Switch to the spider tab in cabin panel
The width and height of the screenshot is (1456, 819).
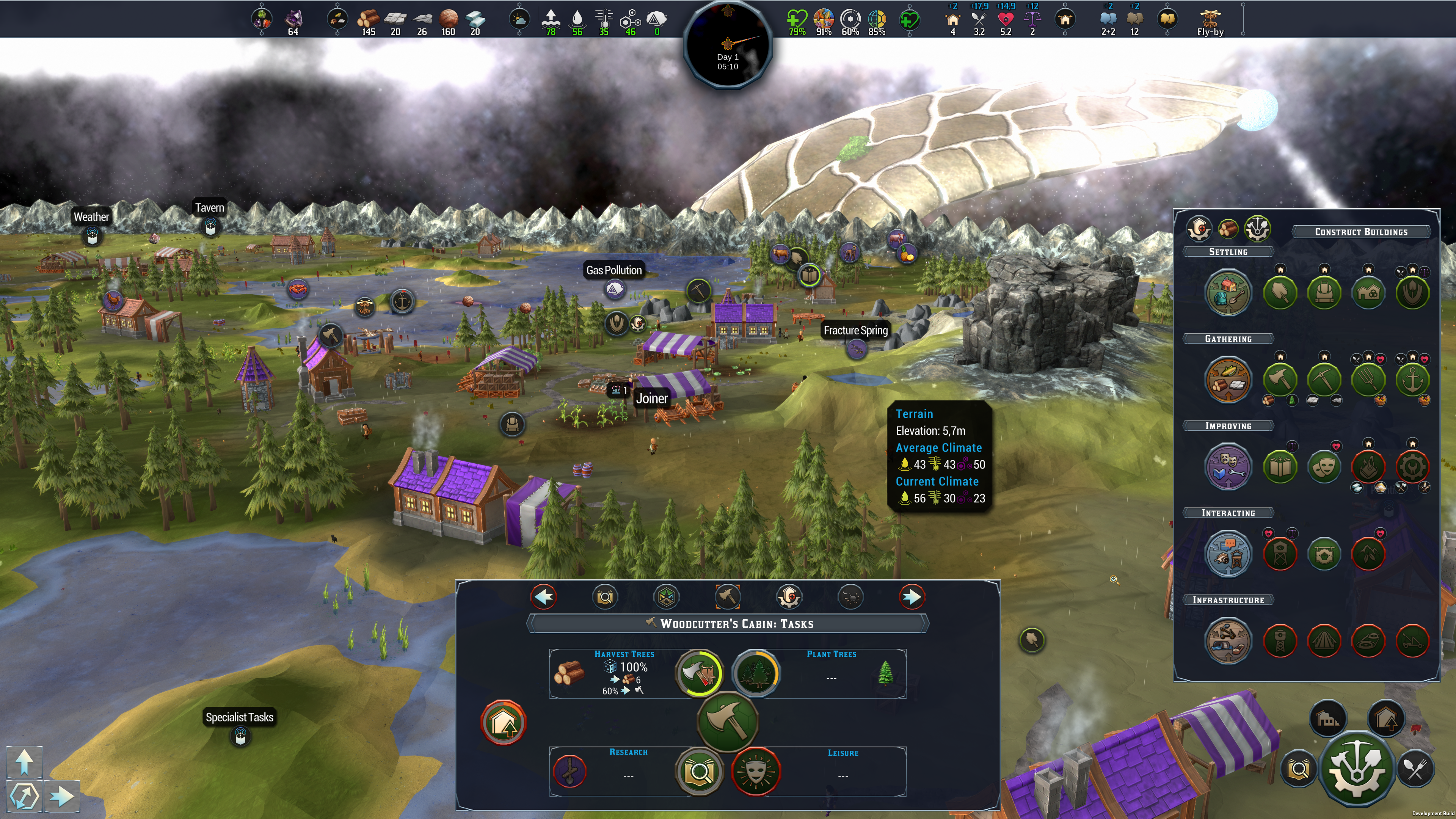[x=850, y=597]
